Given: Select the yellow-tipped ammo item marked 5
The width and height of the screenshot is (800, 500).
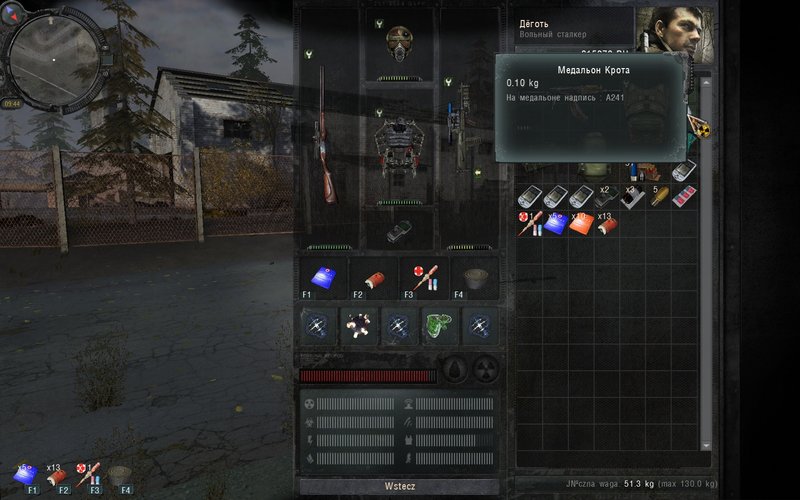Looking at the screenshot, I should [658, 197].
